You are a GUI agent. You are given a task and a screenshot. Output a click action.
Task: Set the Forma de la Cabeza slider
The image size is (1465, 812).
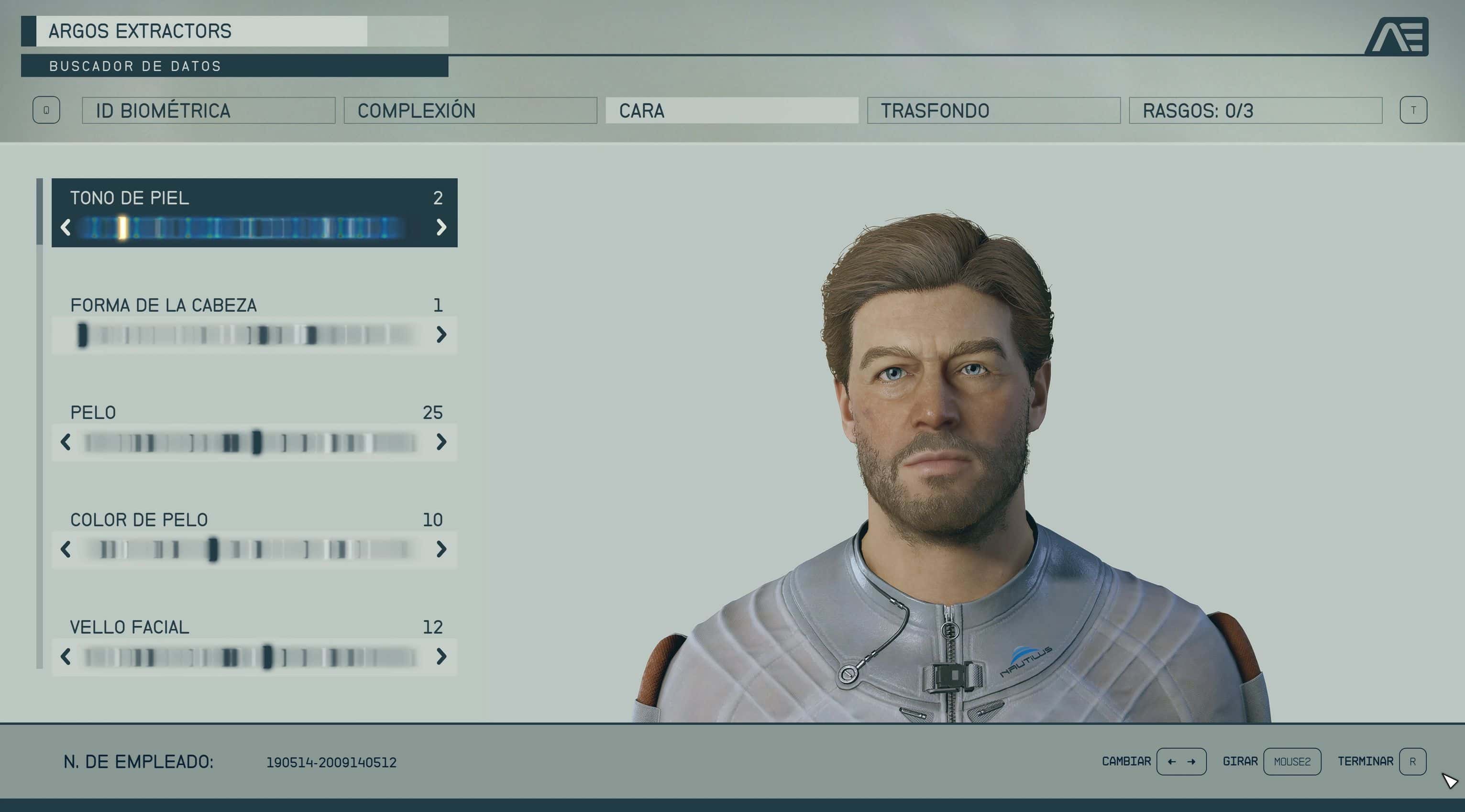pos(244,335)
